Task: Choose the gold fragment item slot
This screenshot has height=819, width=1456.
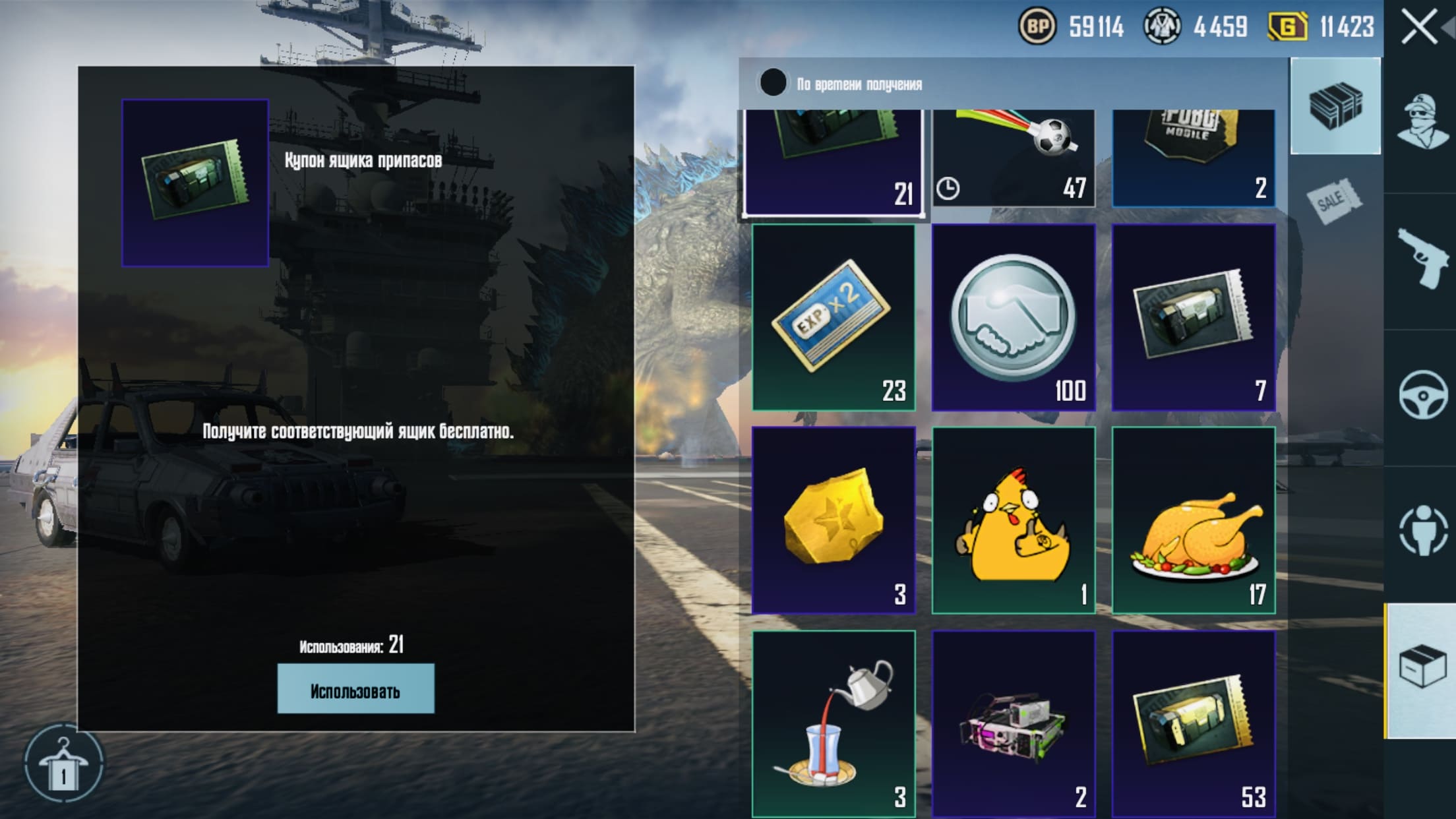Action: click(x=834, y=520)
